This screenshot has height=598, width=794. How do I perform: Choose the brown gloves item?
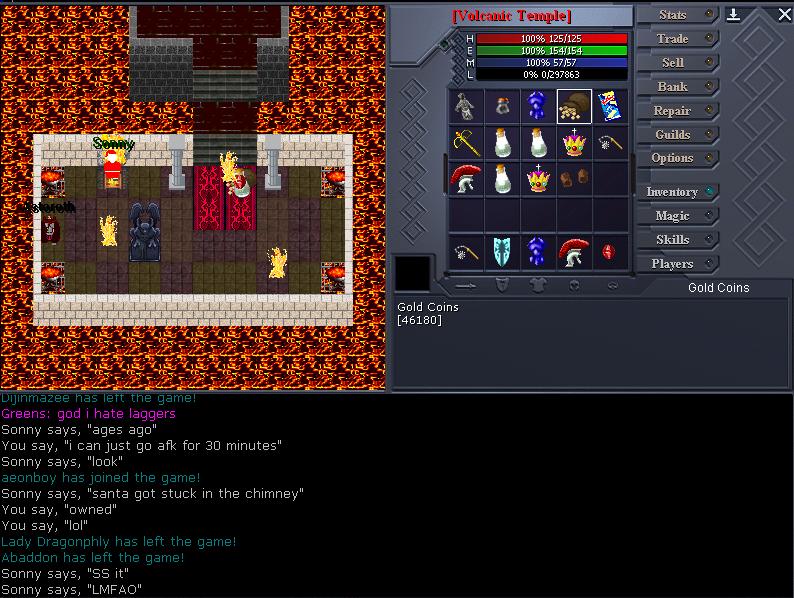click(574, 179)
